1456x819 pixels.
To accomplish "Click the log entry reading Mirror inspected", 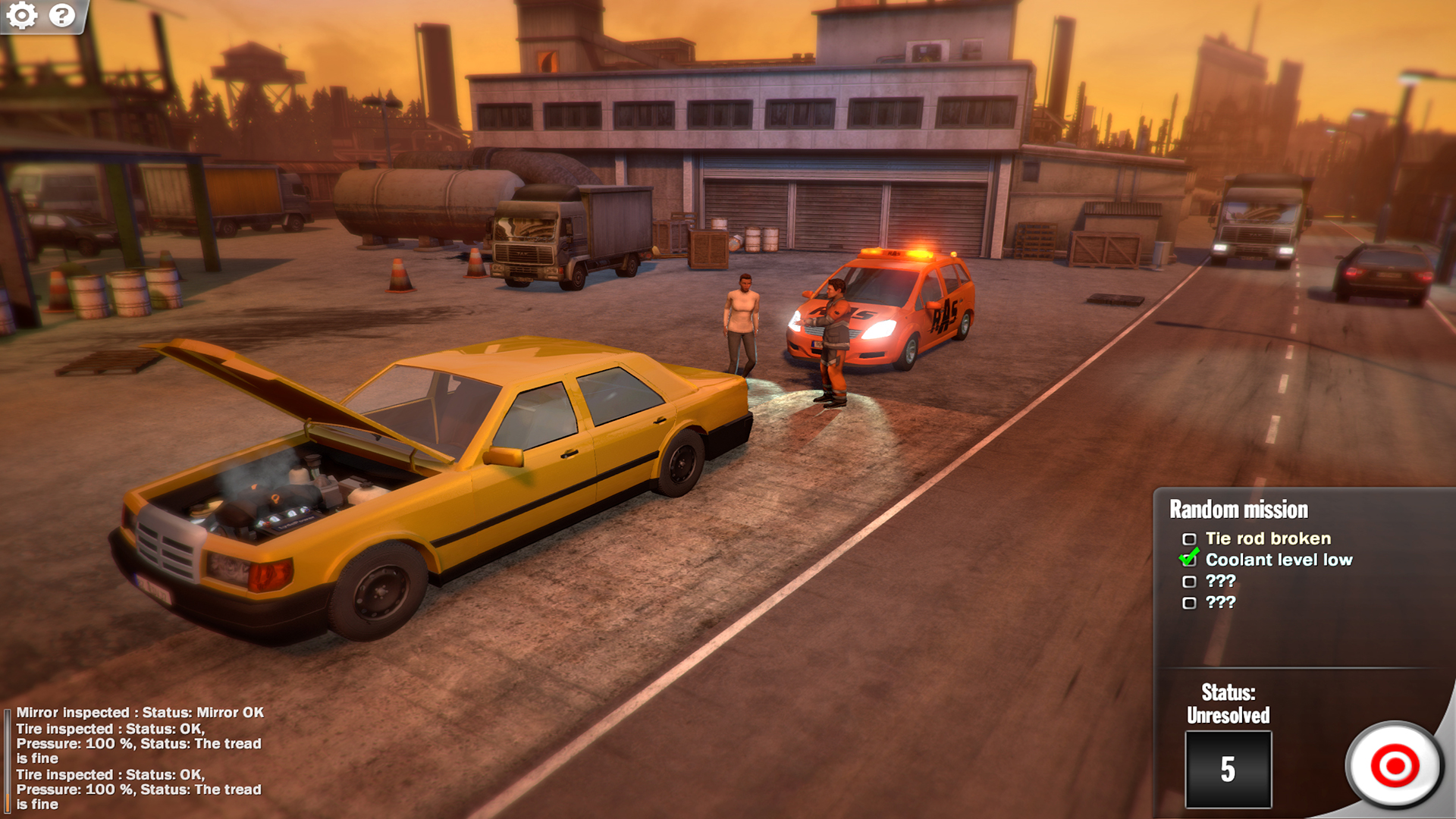I will pyautogui.click(x=139, y=712).
